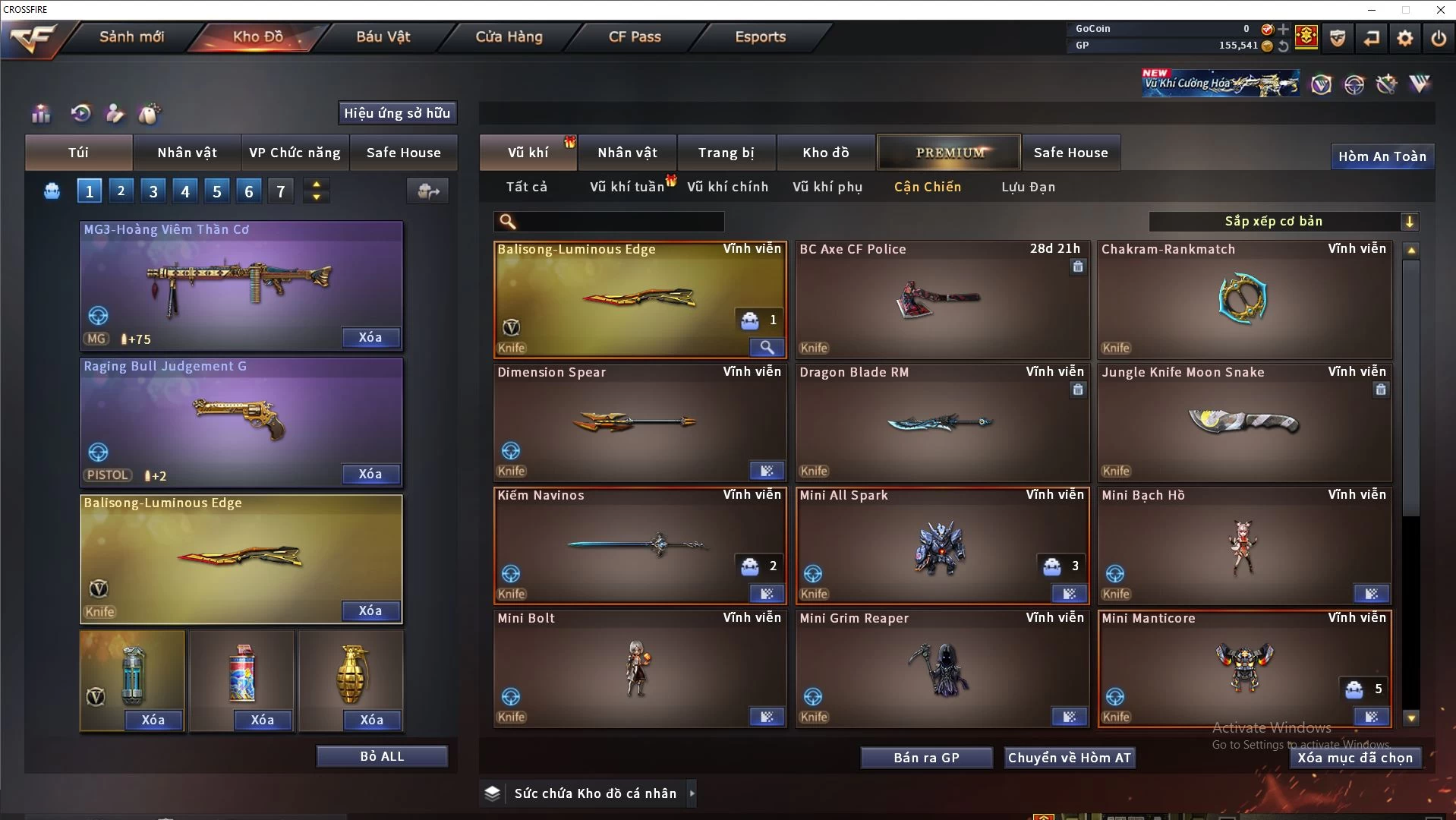This screenshot has width=1456, height=820.
Task: Click the Bỏ ALL button
Action: (382, 756)
